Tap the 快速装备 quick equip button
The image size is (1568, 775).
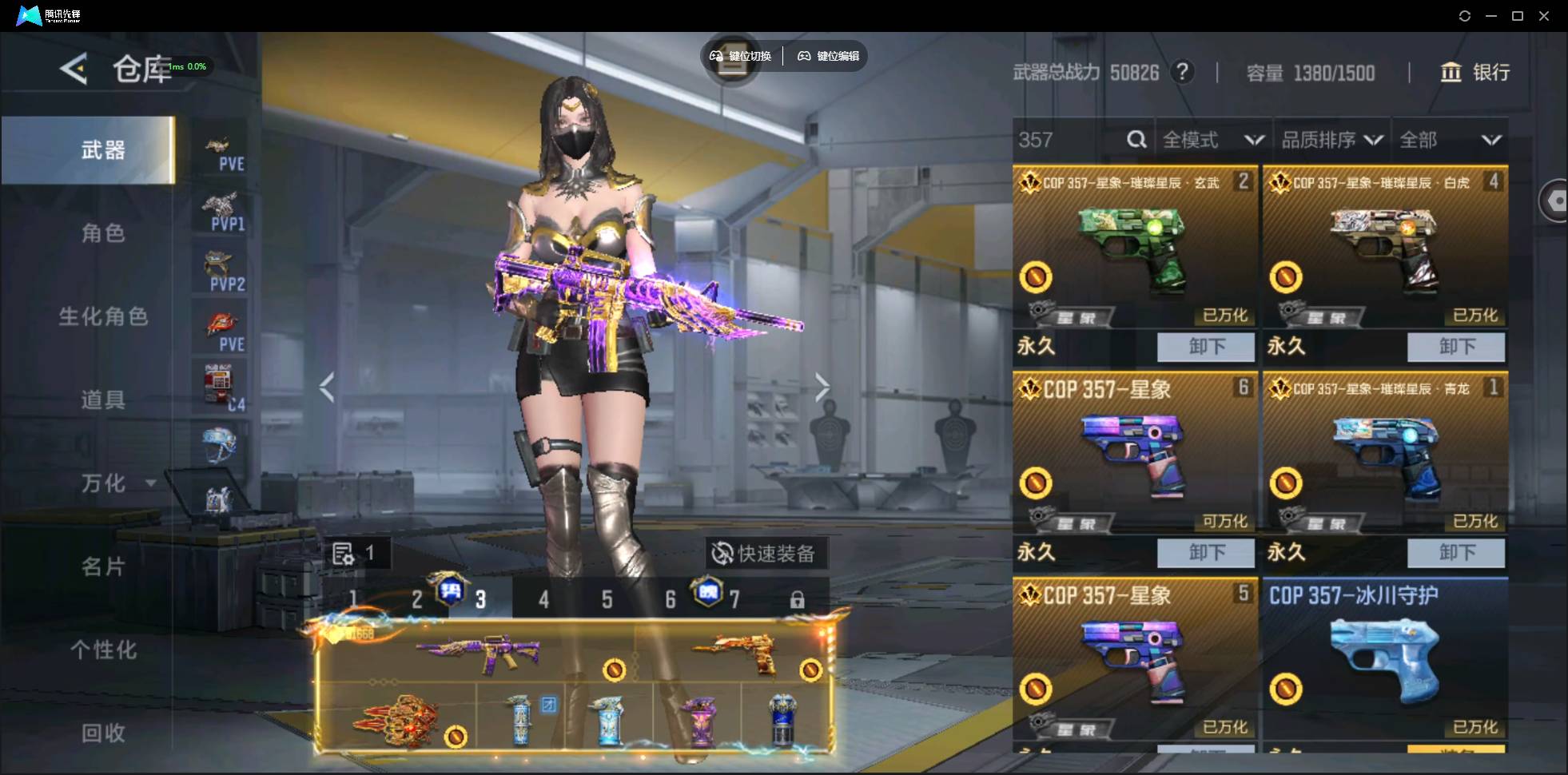coord(765,553)
